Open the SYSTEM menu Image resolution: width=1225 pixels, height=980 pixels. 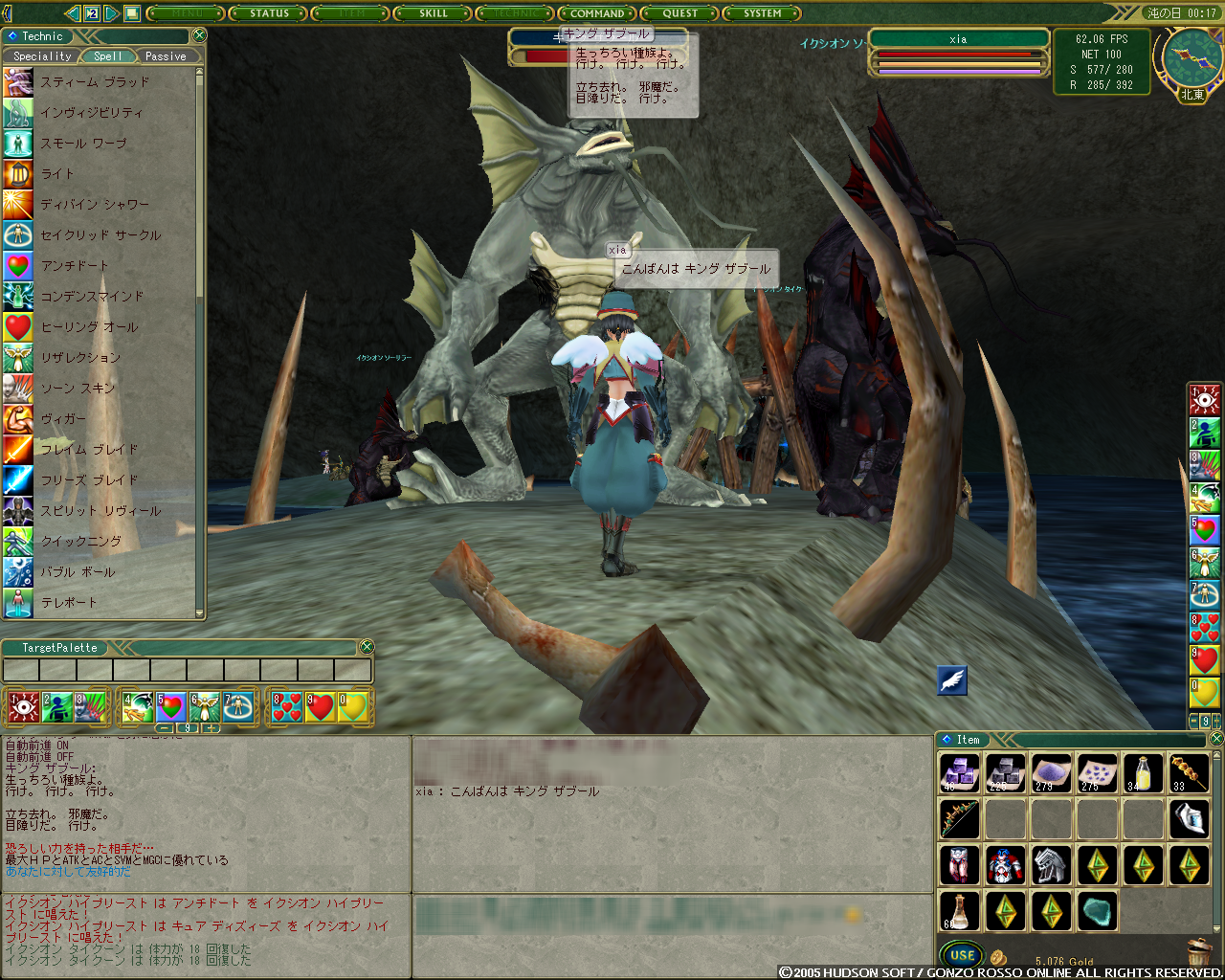(x=762, y=13)
